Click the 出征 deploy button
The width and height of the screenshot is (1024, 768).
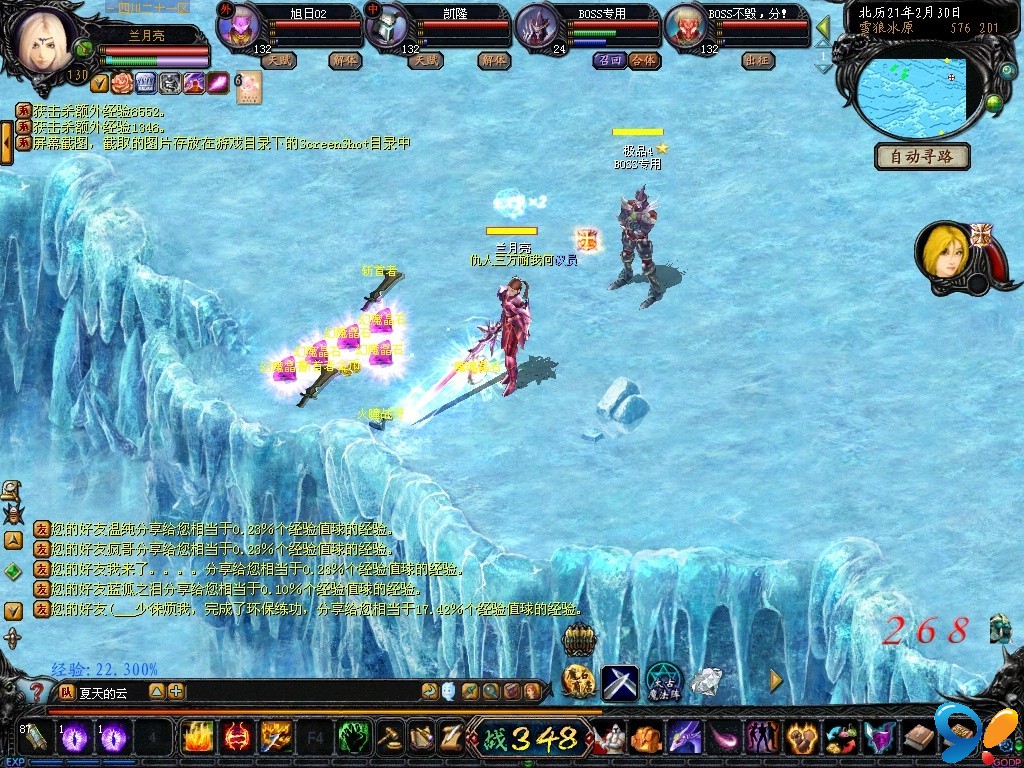[757, 60]
